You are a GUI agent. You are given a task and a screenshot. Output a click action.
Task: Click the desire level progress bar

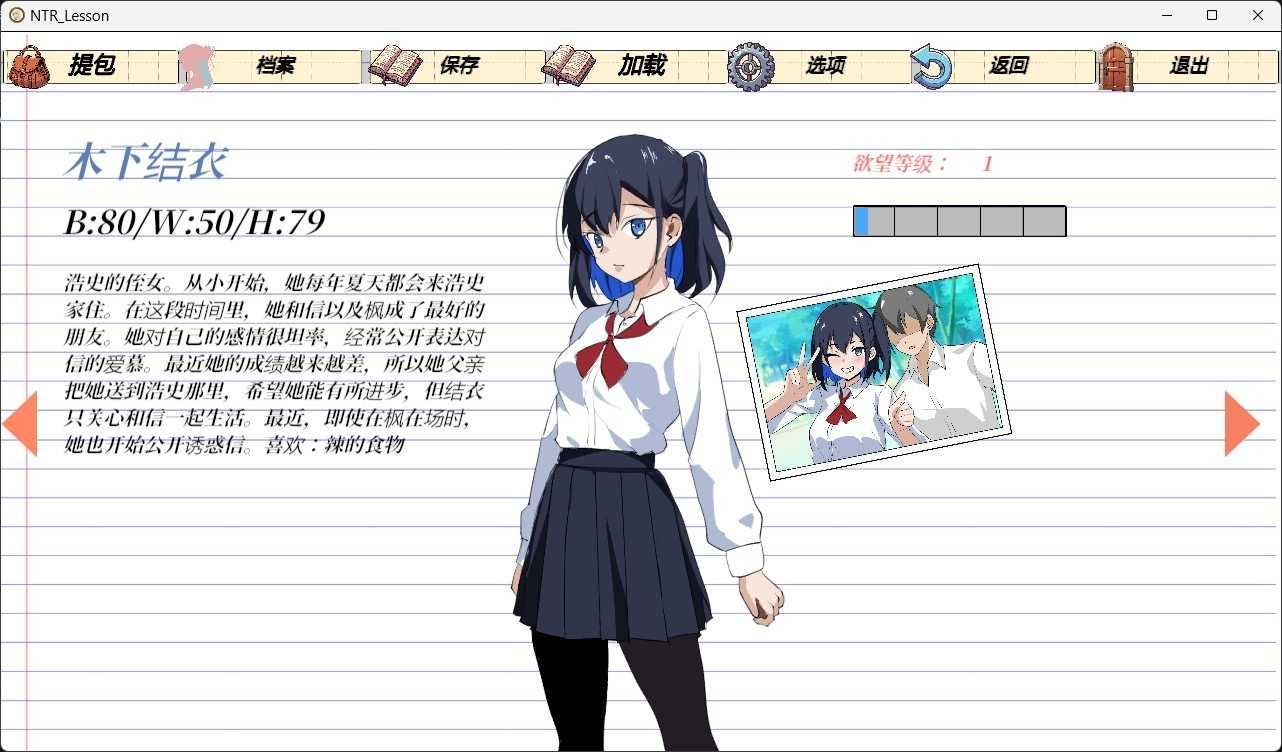pyautogui.click(x=959, y=221)
